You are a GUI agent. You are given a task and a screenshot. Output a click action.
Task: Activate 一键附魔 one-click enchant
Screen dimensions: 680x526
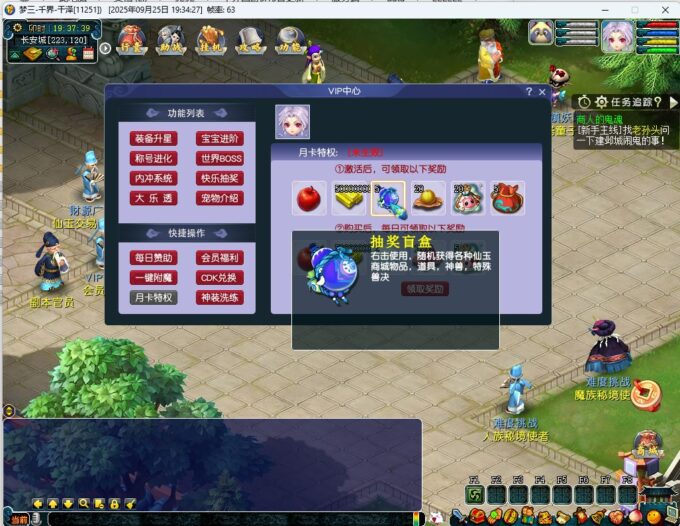click(154, 277)
